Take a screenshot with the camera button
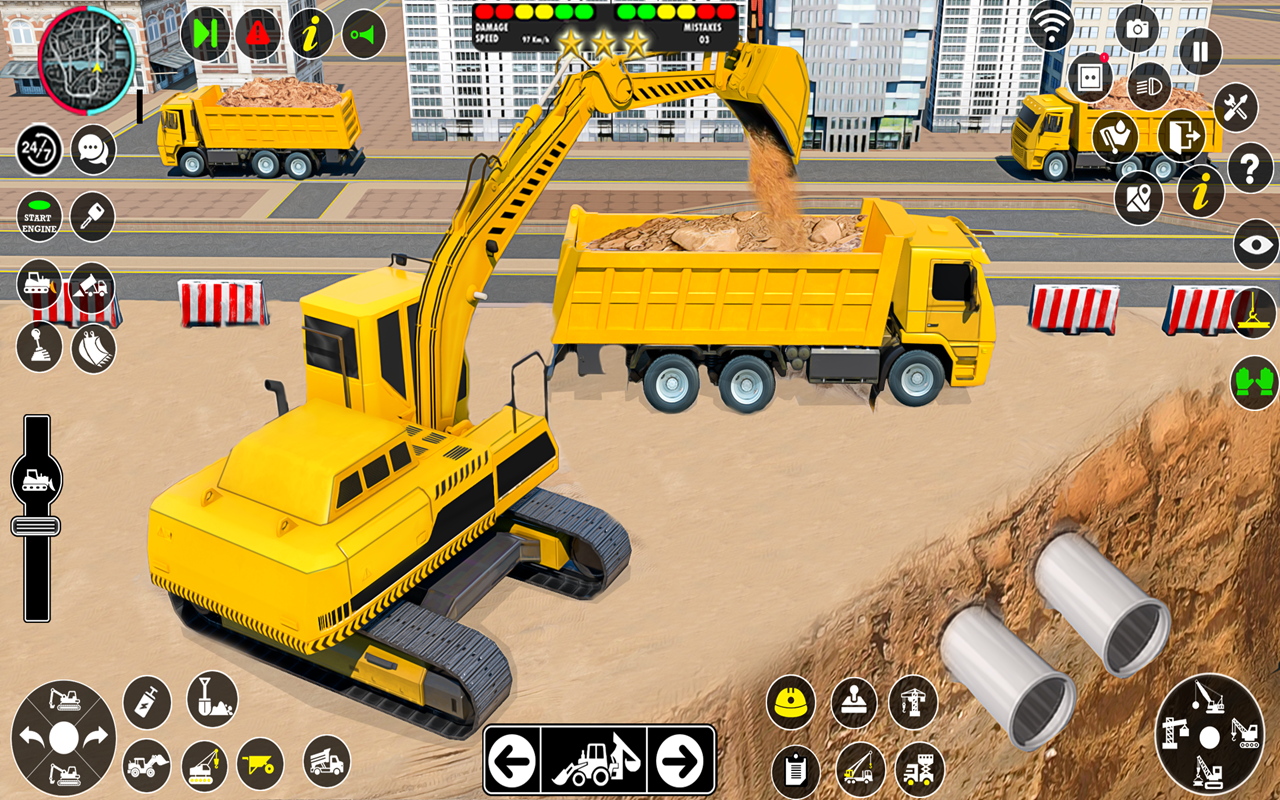Image resolution: width=1280 pixels, height=800 pixels. [x=1137, y=28]
